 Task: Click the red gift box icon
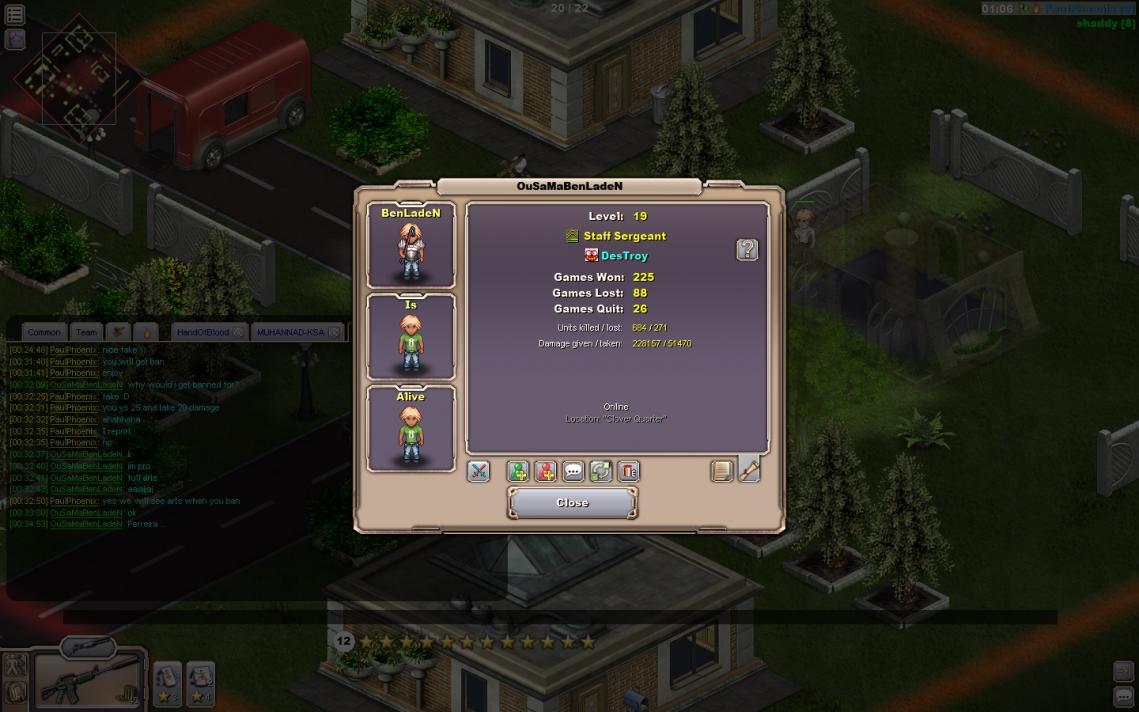pyautogui.click(x=628, y=471)
